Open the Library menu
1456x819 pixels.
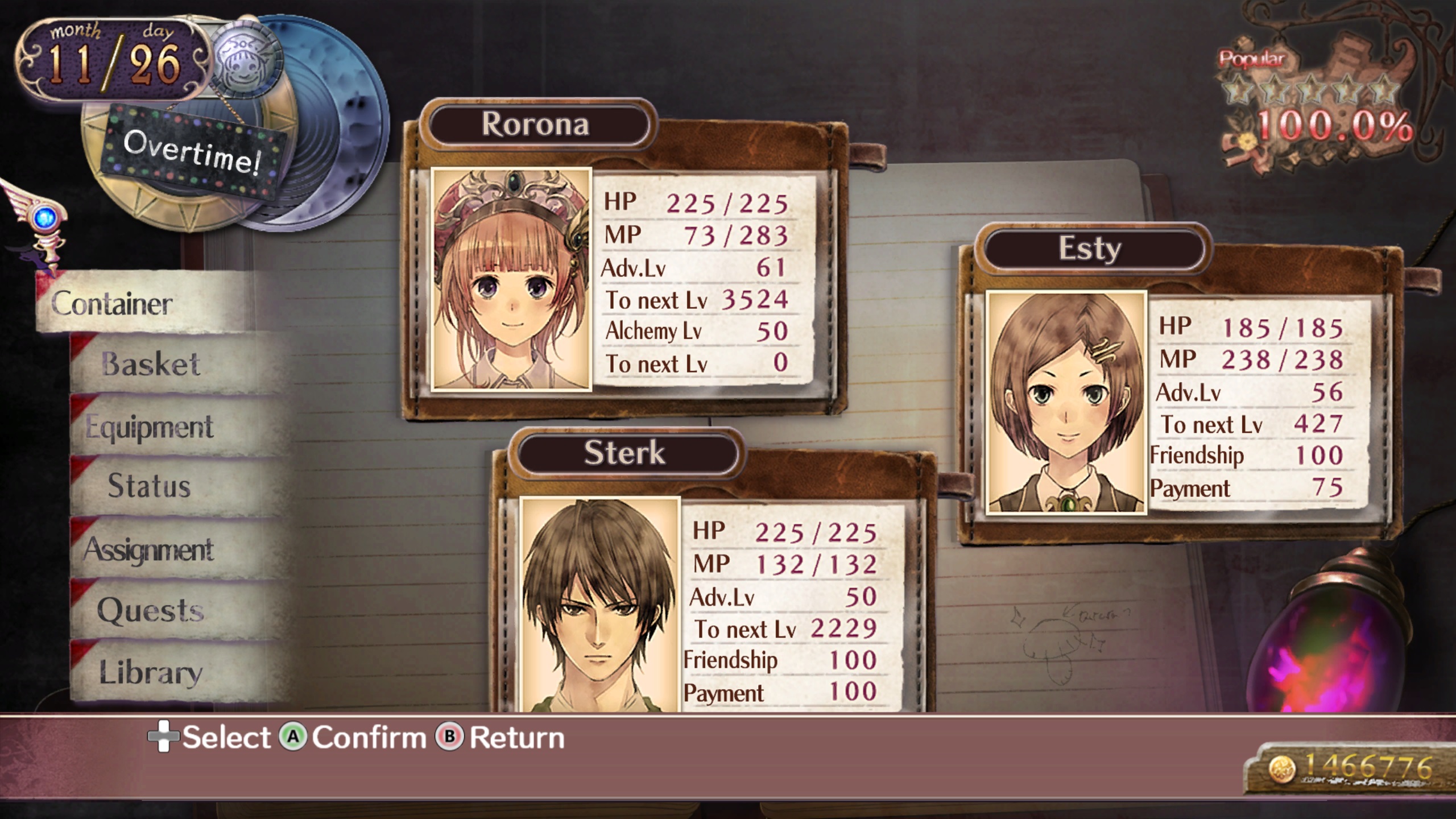pyautogui.click(x=151, y=672)
